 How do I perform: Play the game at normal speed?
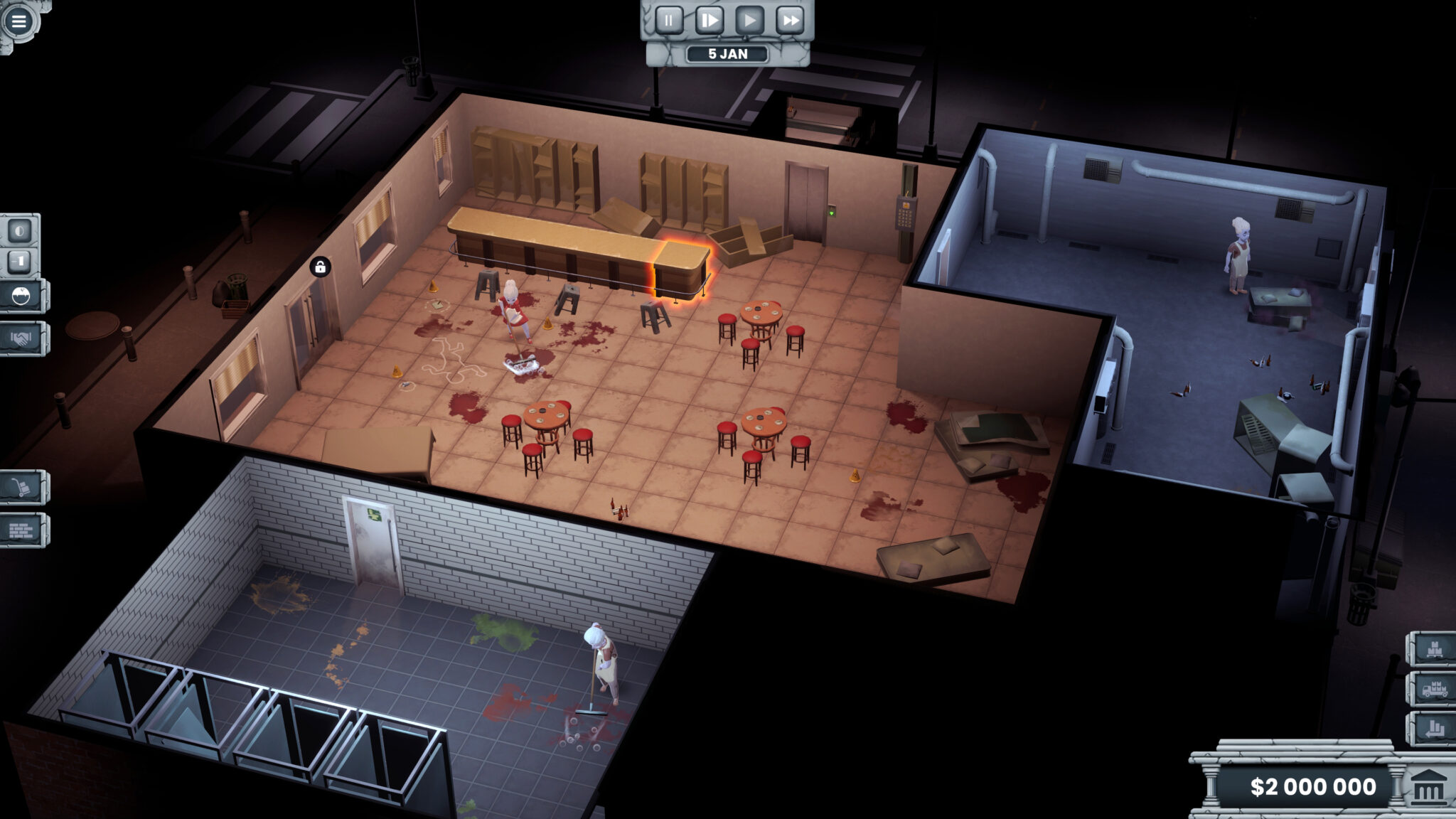tap(749, 20)
